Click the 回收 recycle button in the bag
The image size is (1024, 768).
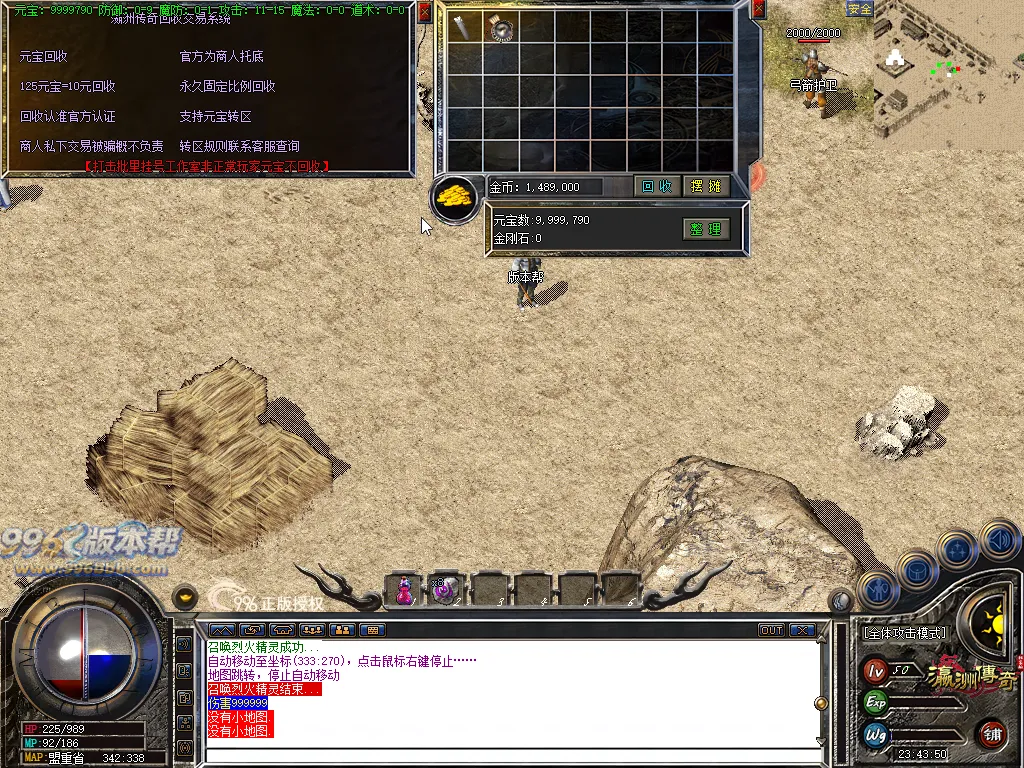tap(657, 186)
